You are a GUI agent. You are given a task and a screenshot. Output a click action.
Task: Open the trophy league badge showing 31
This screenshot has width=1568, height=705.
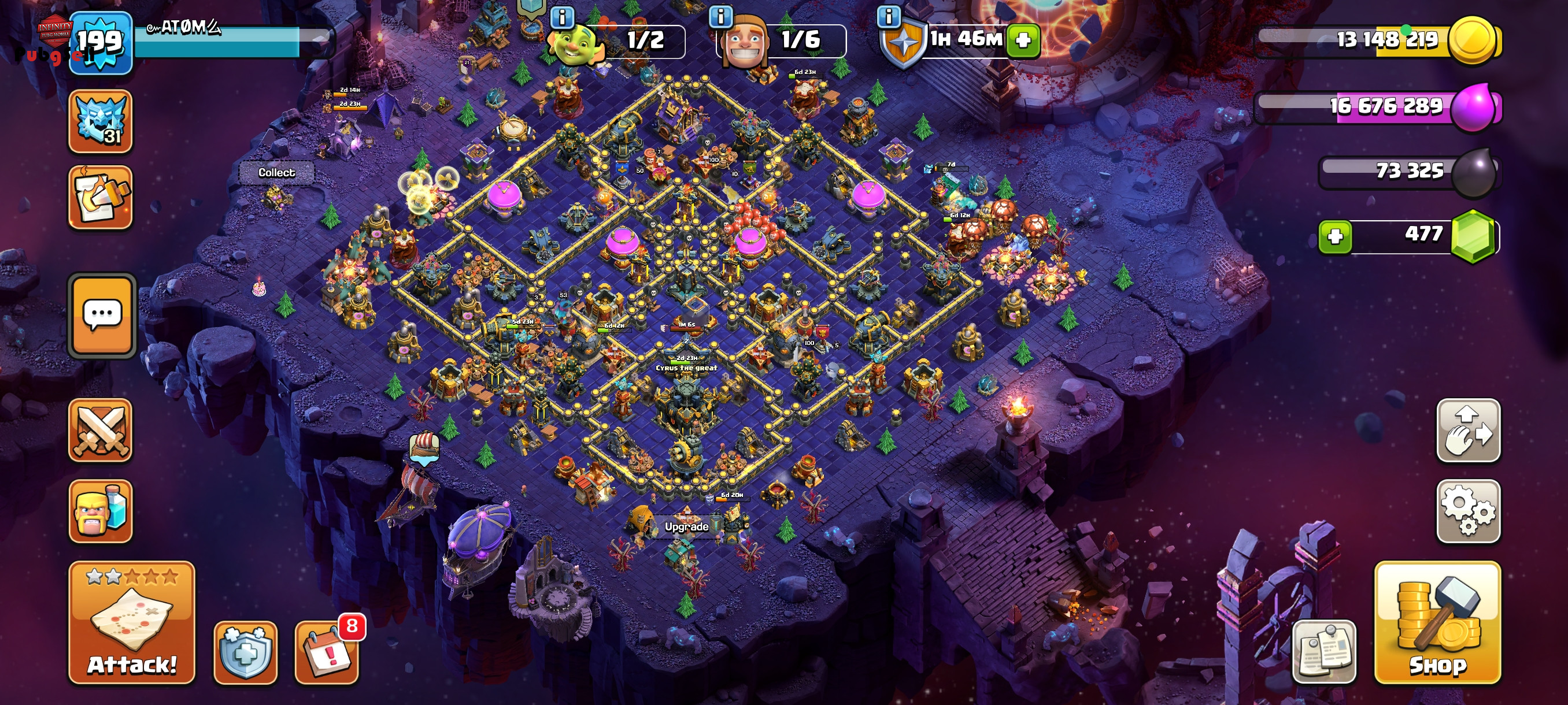pyautogui.click(x=101, y=121)
